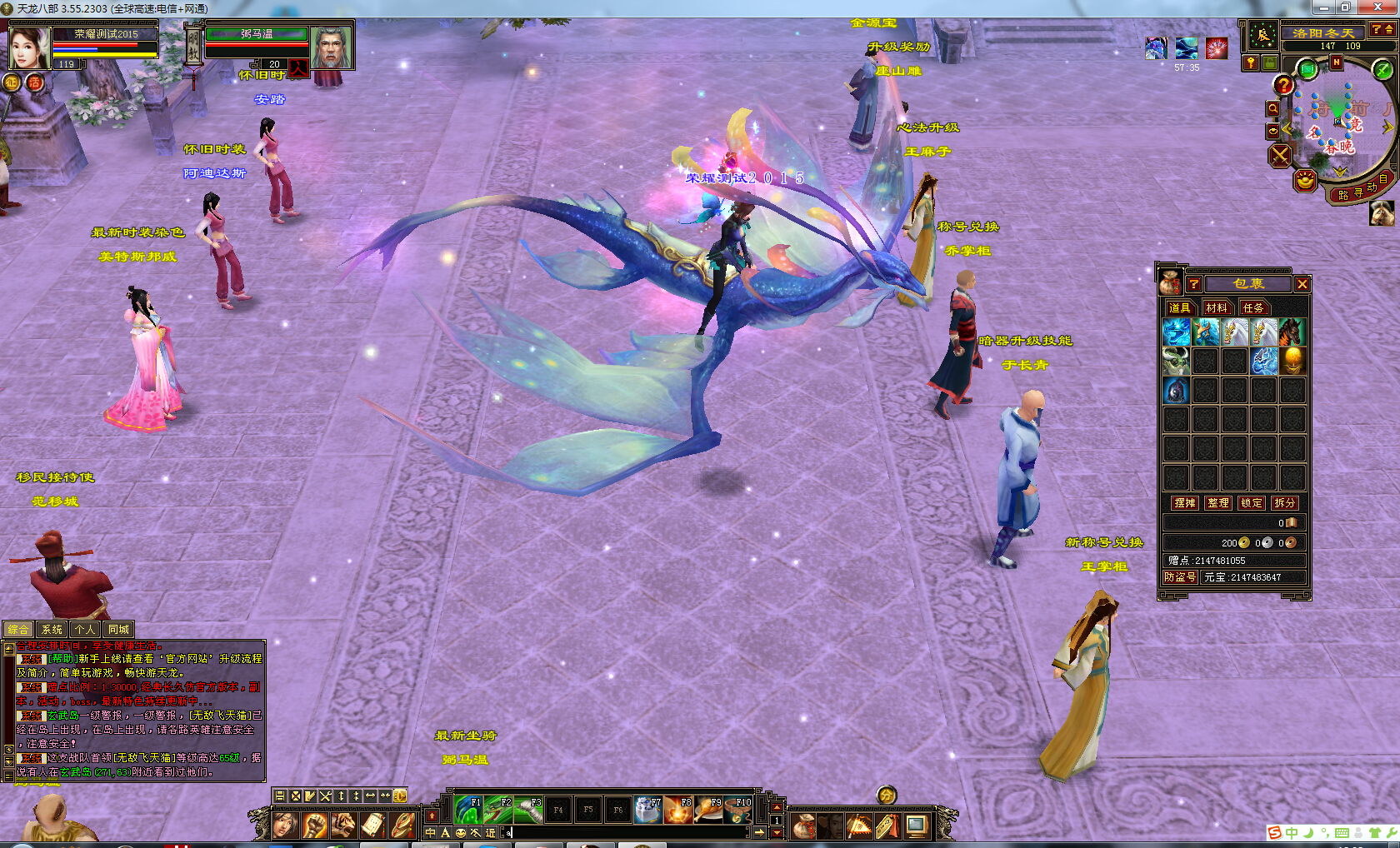
Task: Use the F7 skill slot item
Action: tap(648, 809)
